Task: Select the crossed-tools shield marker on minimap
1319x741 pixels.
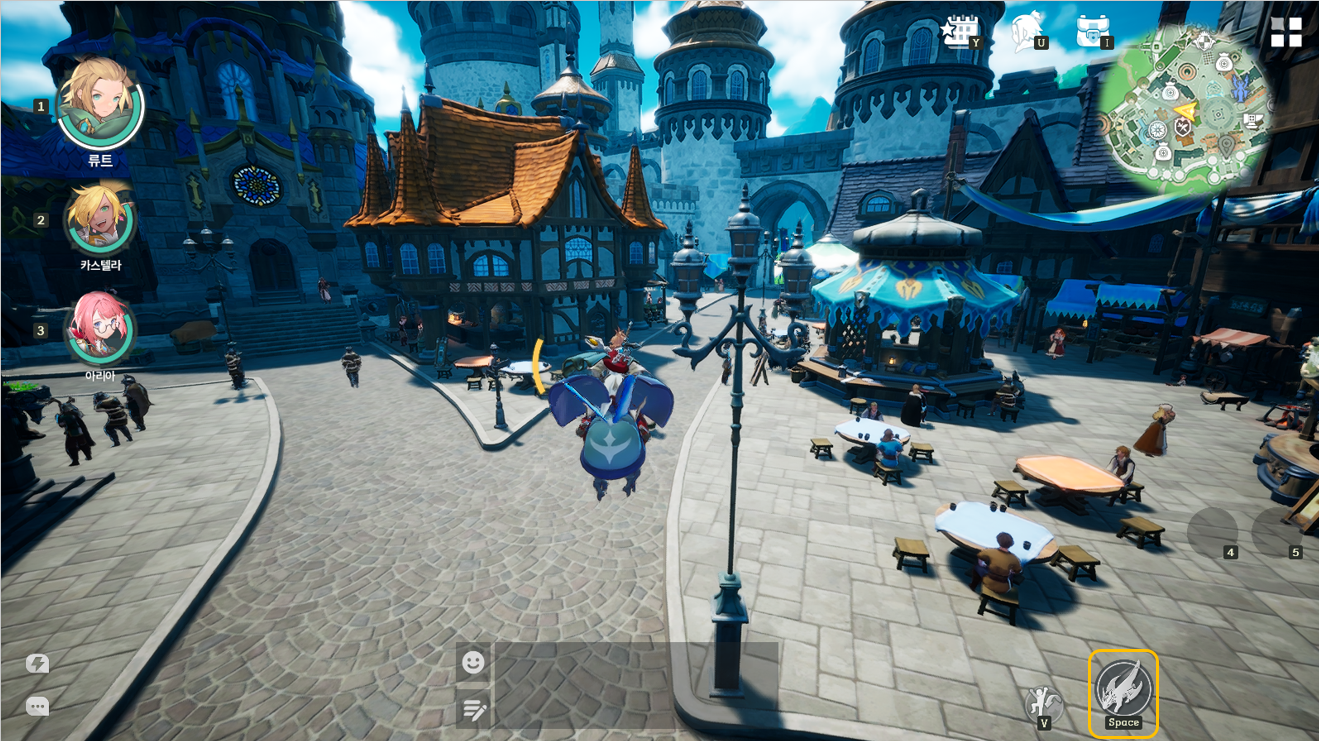Action: click(x=1183, y=128)
